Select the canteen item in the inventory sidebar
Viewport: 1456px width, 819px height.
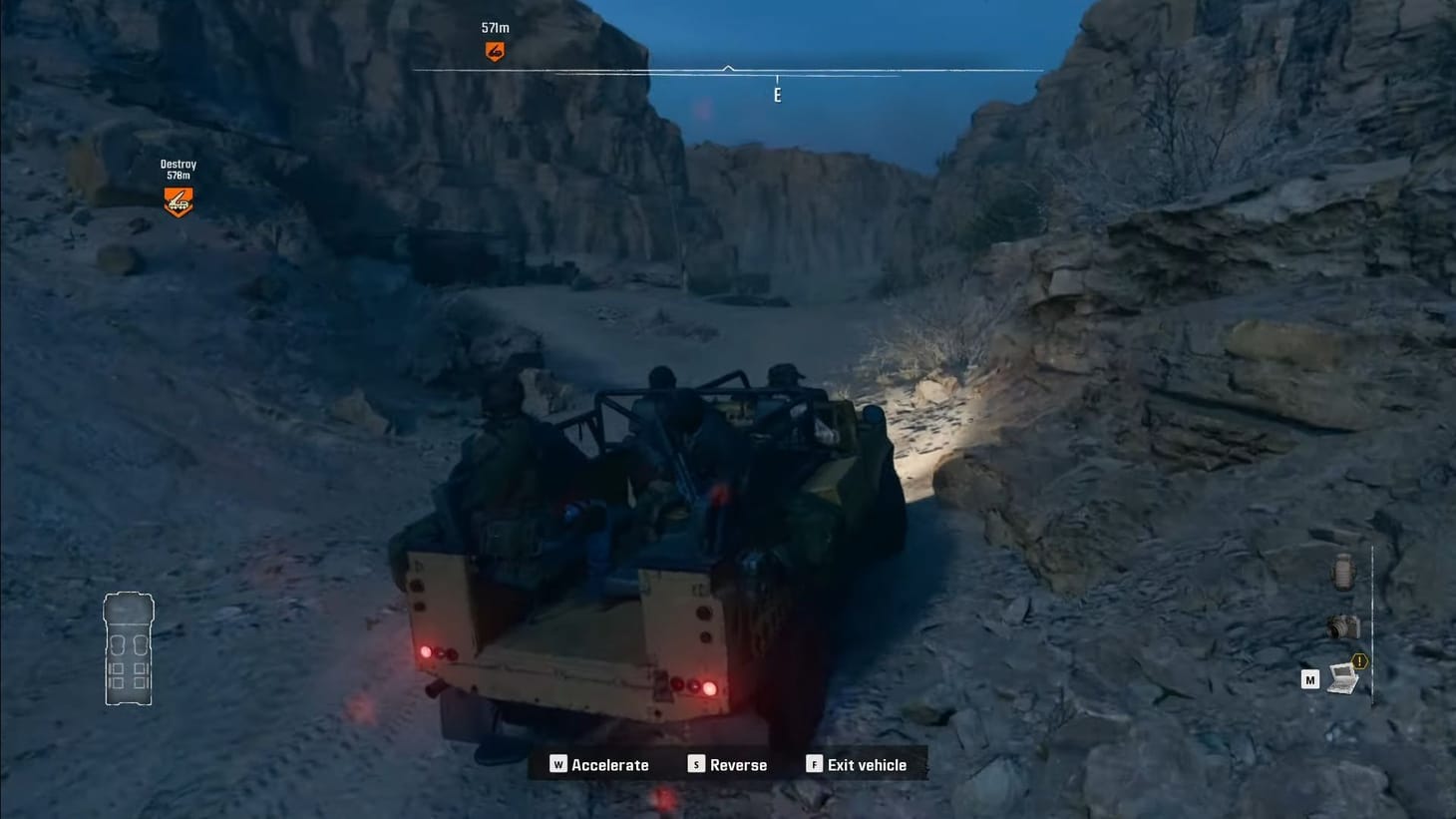[x=1343, y=572]
